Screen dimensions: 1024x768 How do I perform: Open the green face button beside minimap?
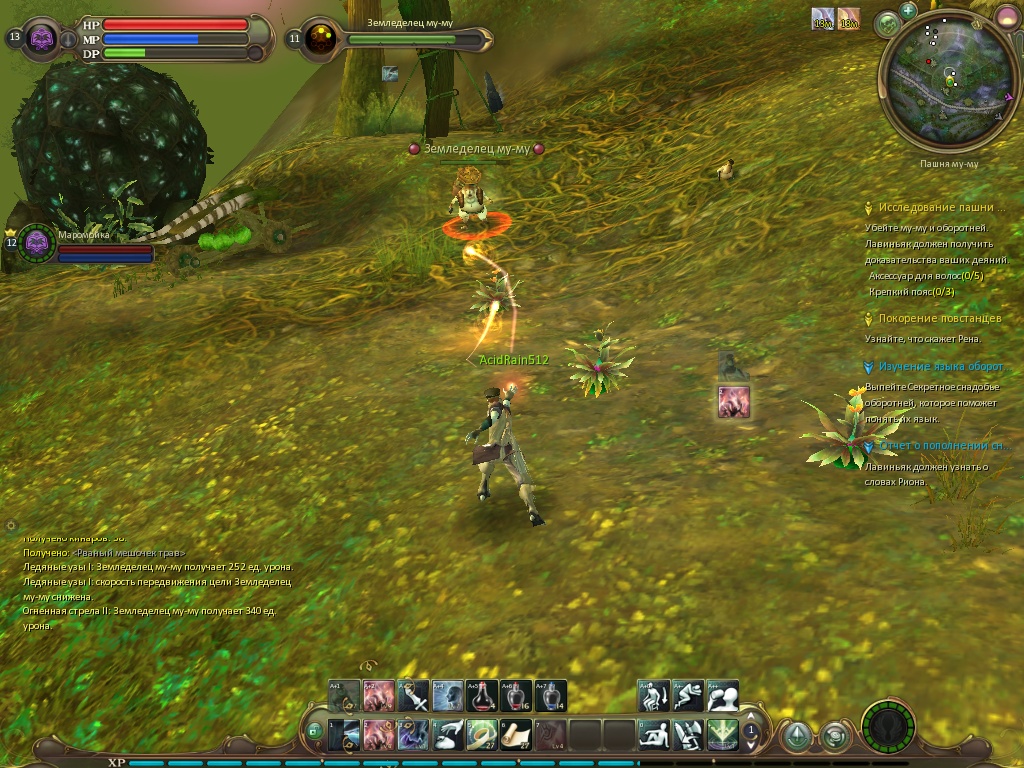[x=885, y=24]
